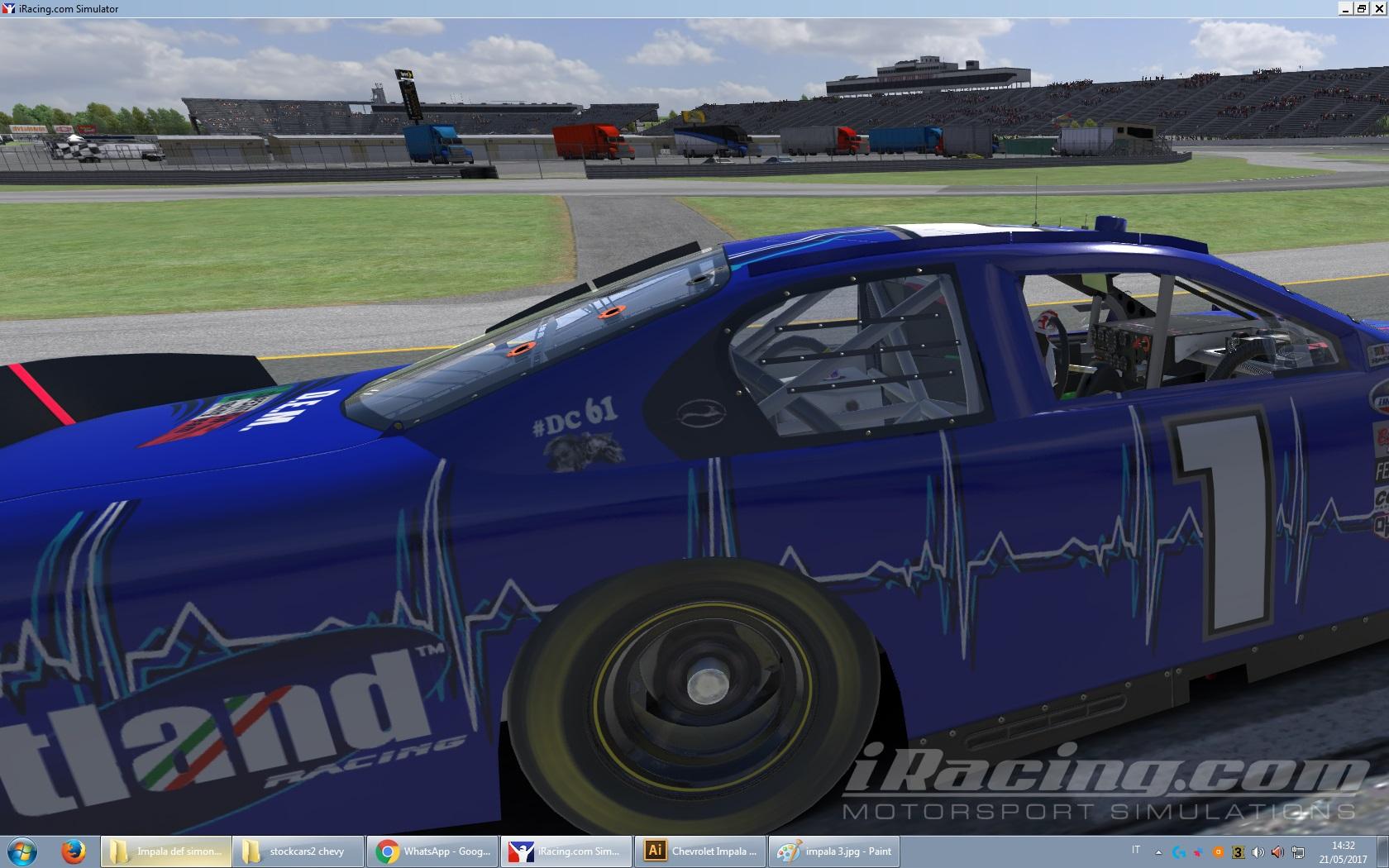Close the iRacing.com Simulator window
This screenshot has width=1389, height=868.
pyautogui.click(x=1378, y=8)
